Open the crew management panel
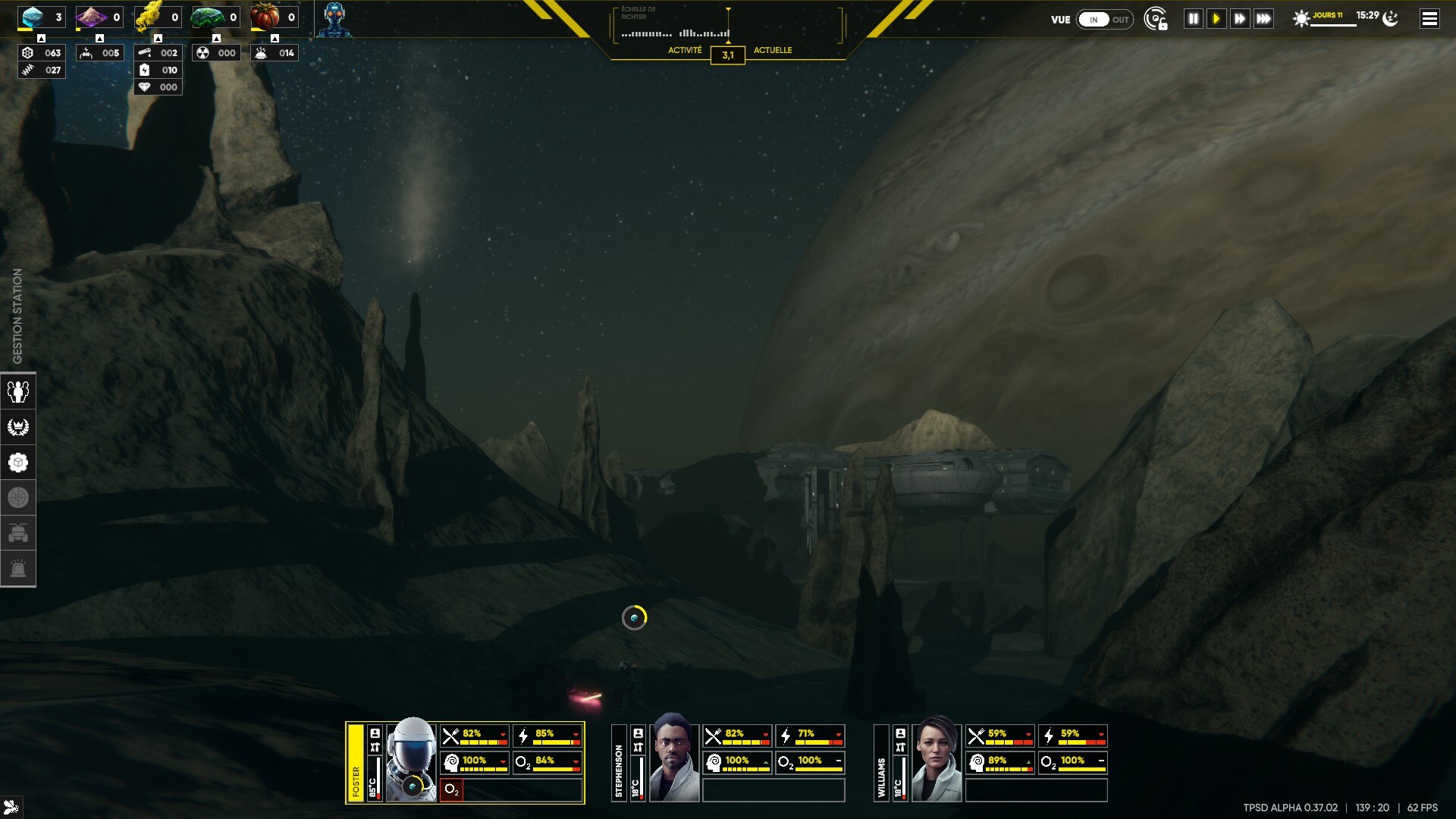This screenshot has width=1456, height=819. tap(18, 391)
